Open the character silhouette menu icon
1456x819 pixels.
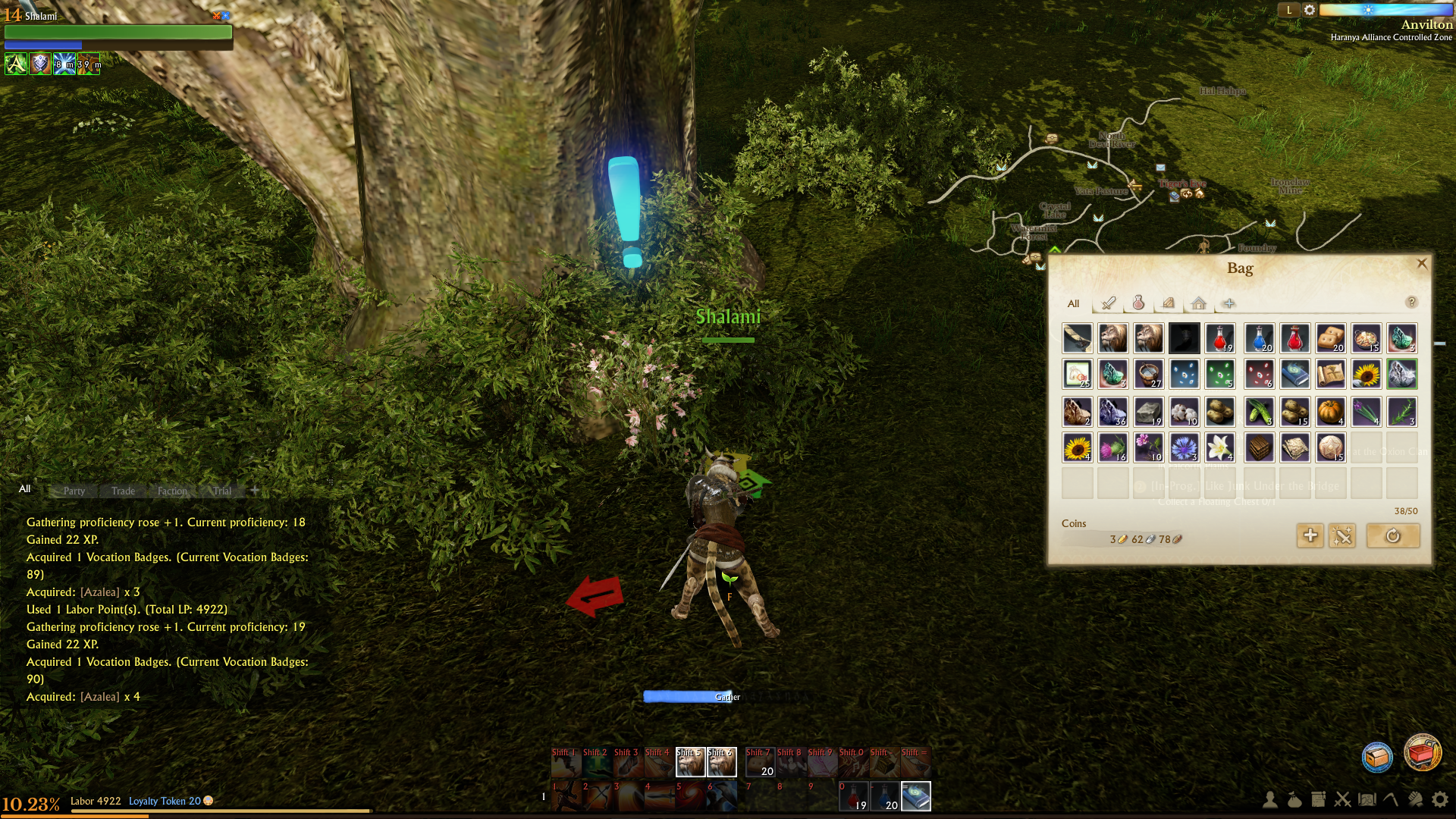(1270, 799)
